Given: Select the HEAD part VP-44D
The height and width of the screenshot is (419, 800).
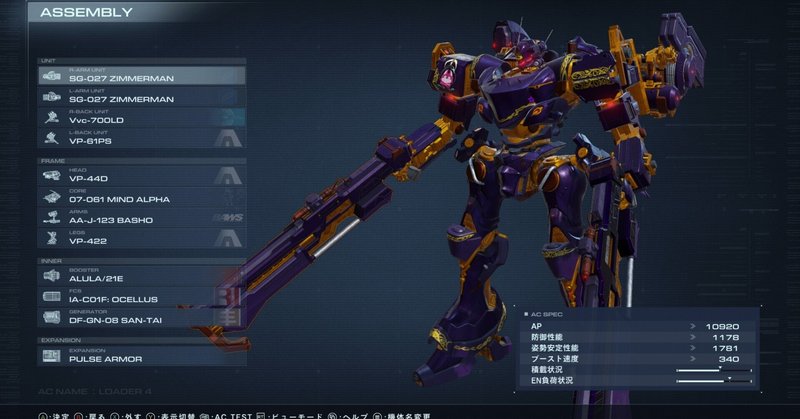Looking at the screenshot, I should tap(140, 176).
